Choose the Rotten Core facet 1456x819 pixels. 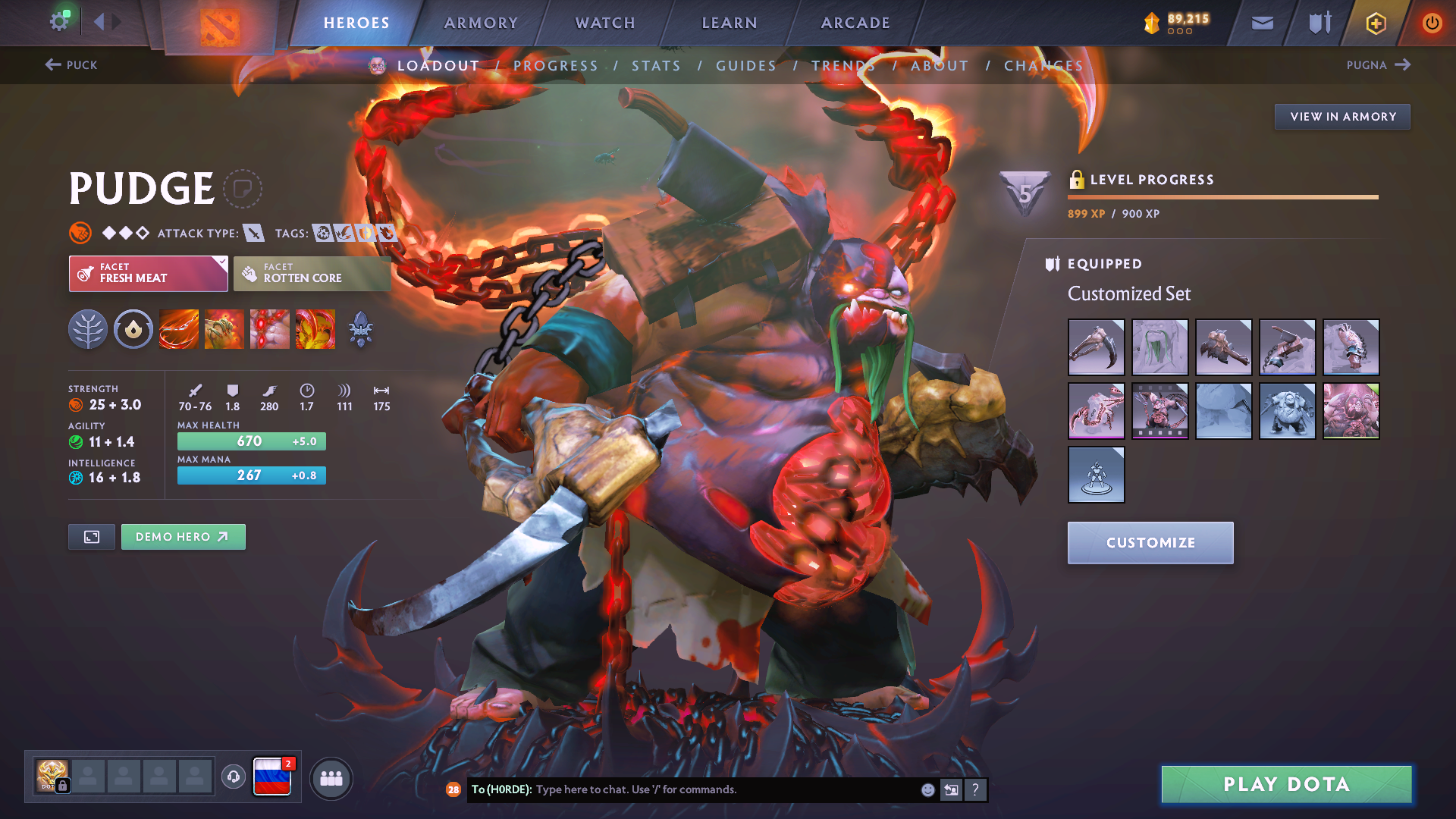312,273
